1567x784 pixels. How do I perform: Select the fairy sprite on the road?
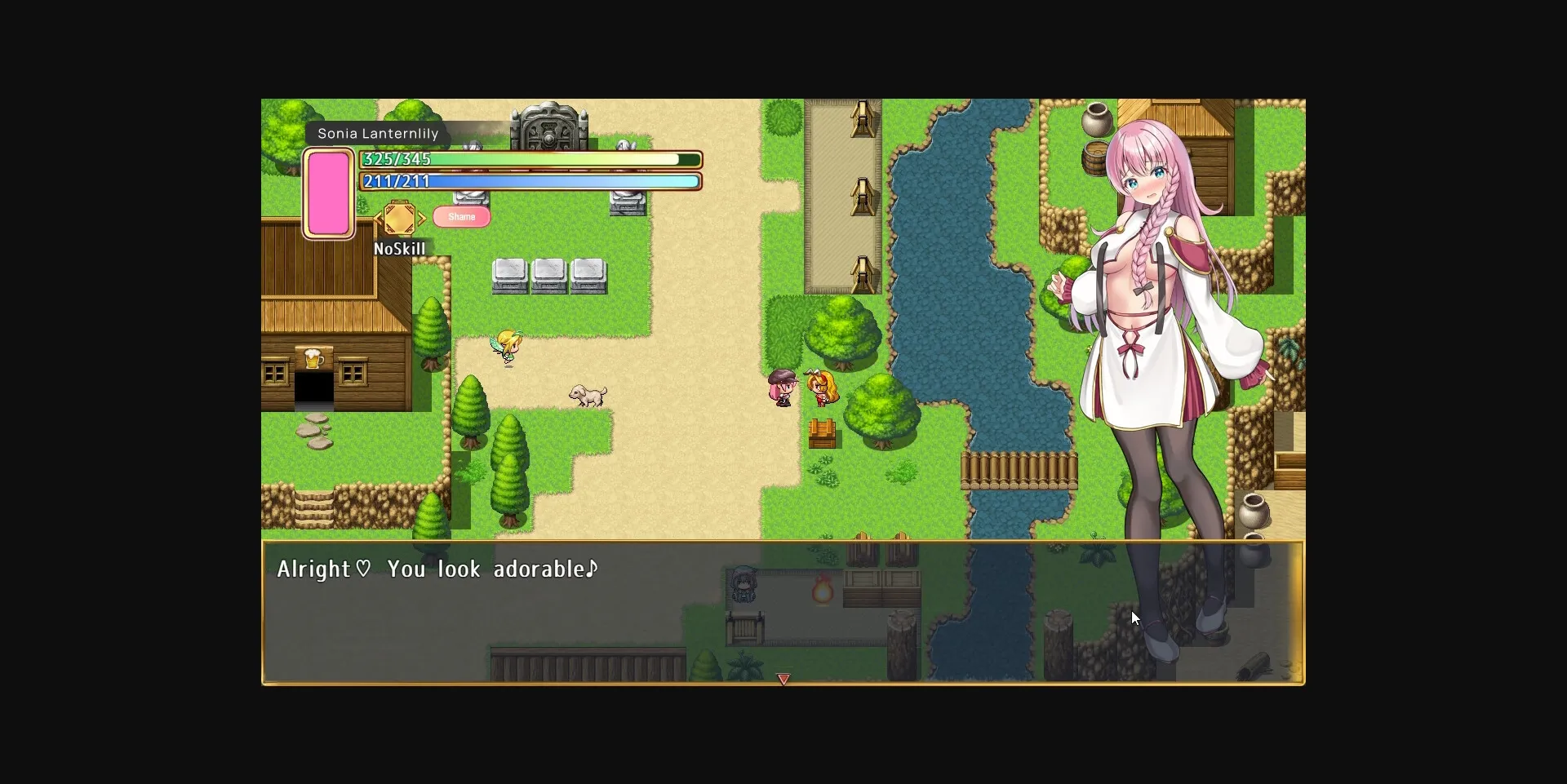[506, 346]
